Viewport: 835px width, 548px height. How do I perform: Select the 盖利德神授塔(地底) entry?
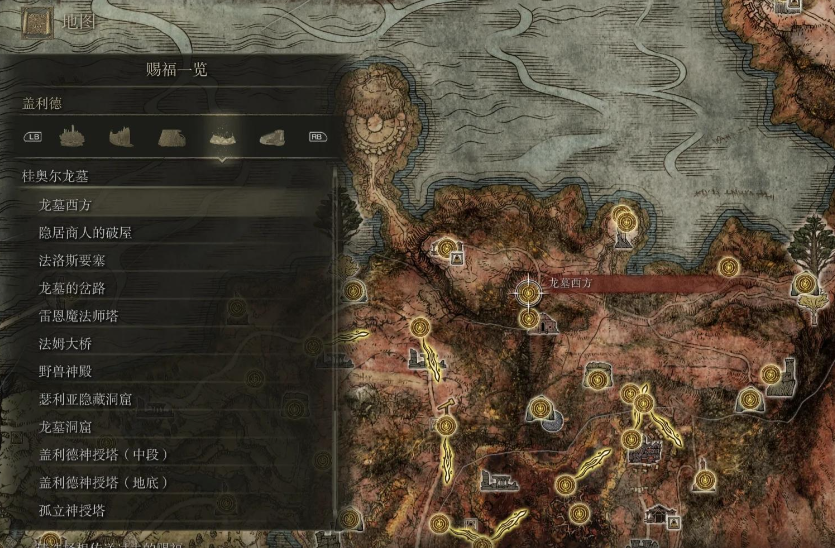click(x=103, y=482)
